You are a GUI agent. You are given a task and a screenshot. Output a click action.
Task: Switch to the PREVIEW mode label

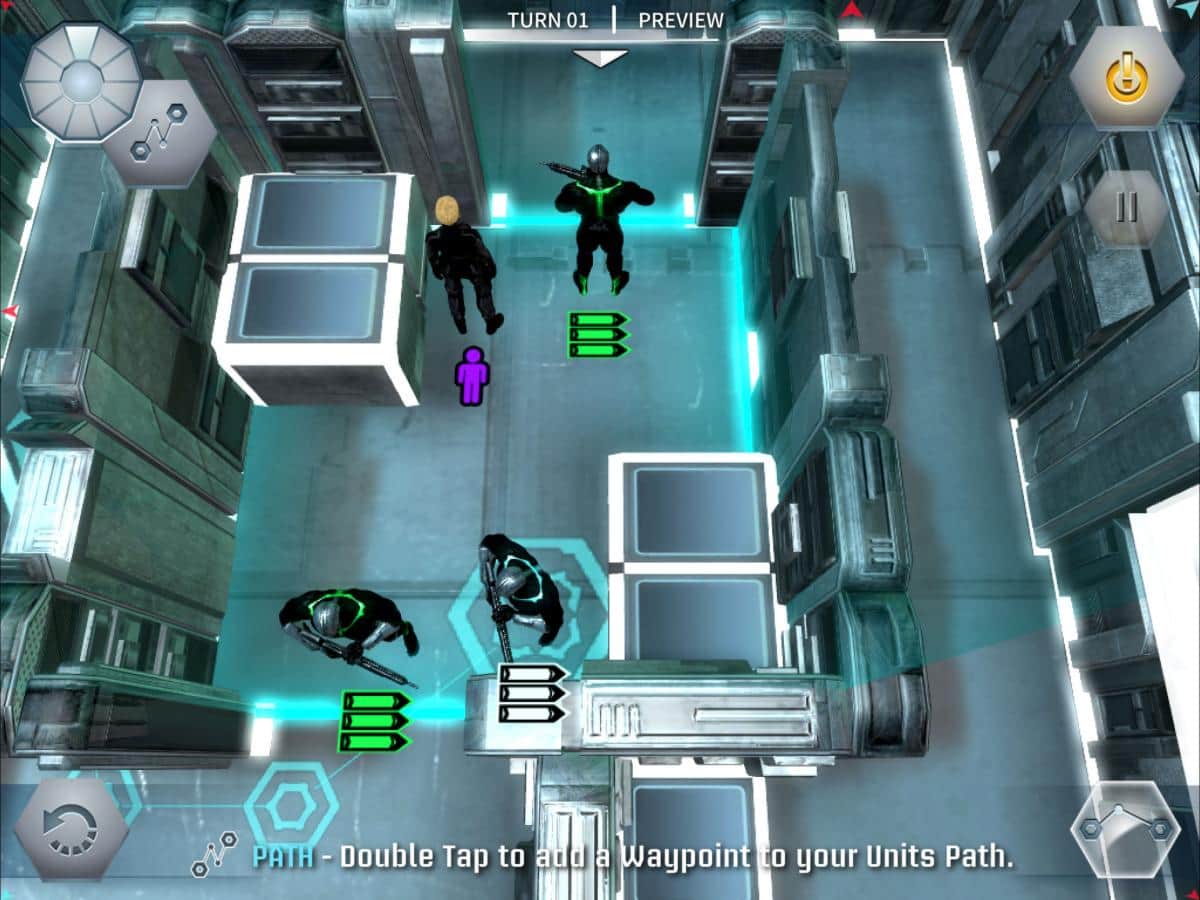pos(681,20)
